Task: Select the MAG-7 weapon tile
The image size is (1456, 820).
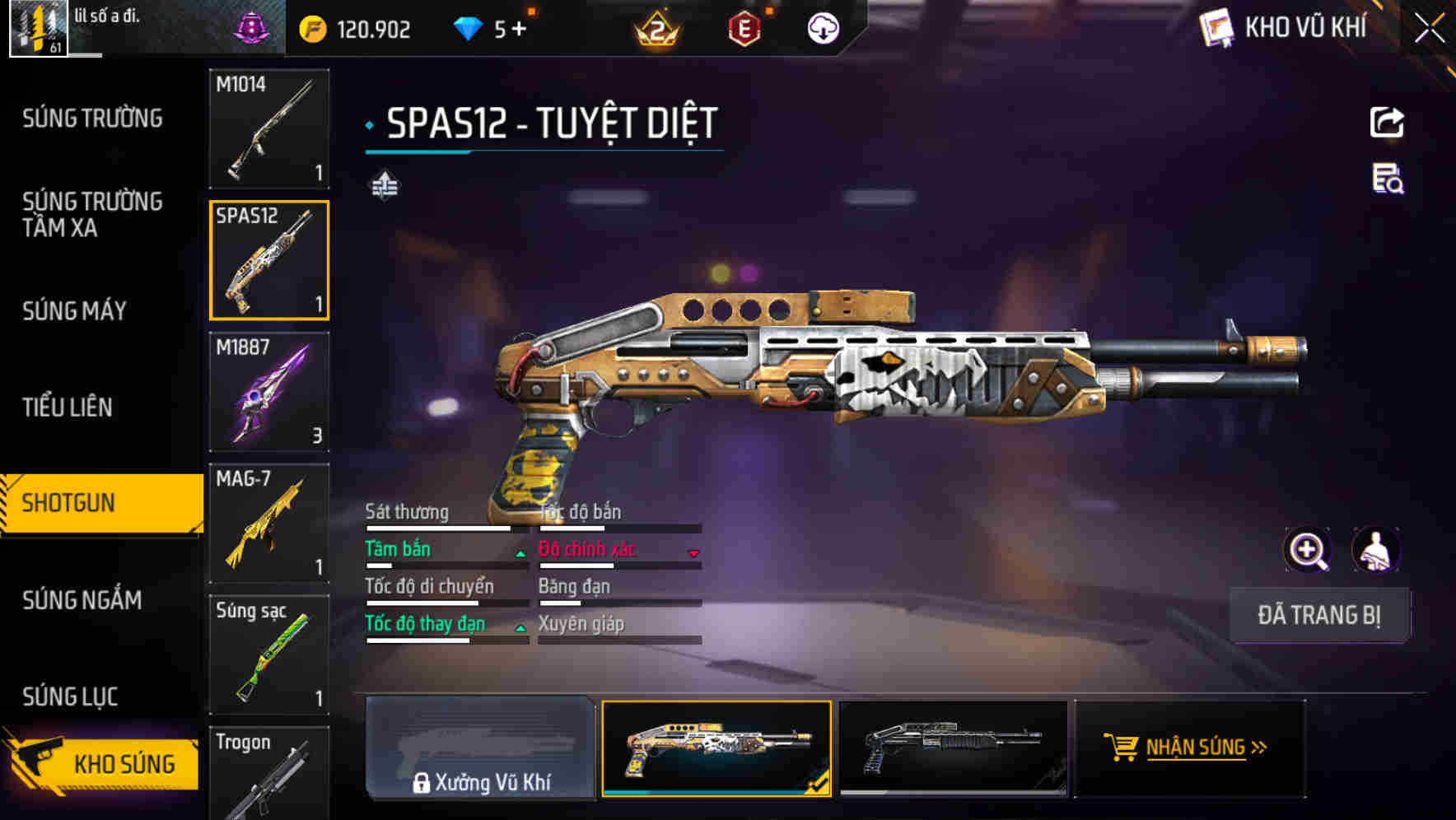Action: pos(269,524)
